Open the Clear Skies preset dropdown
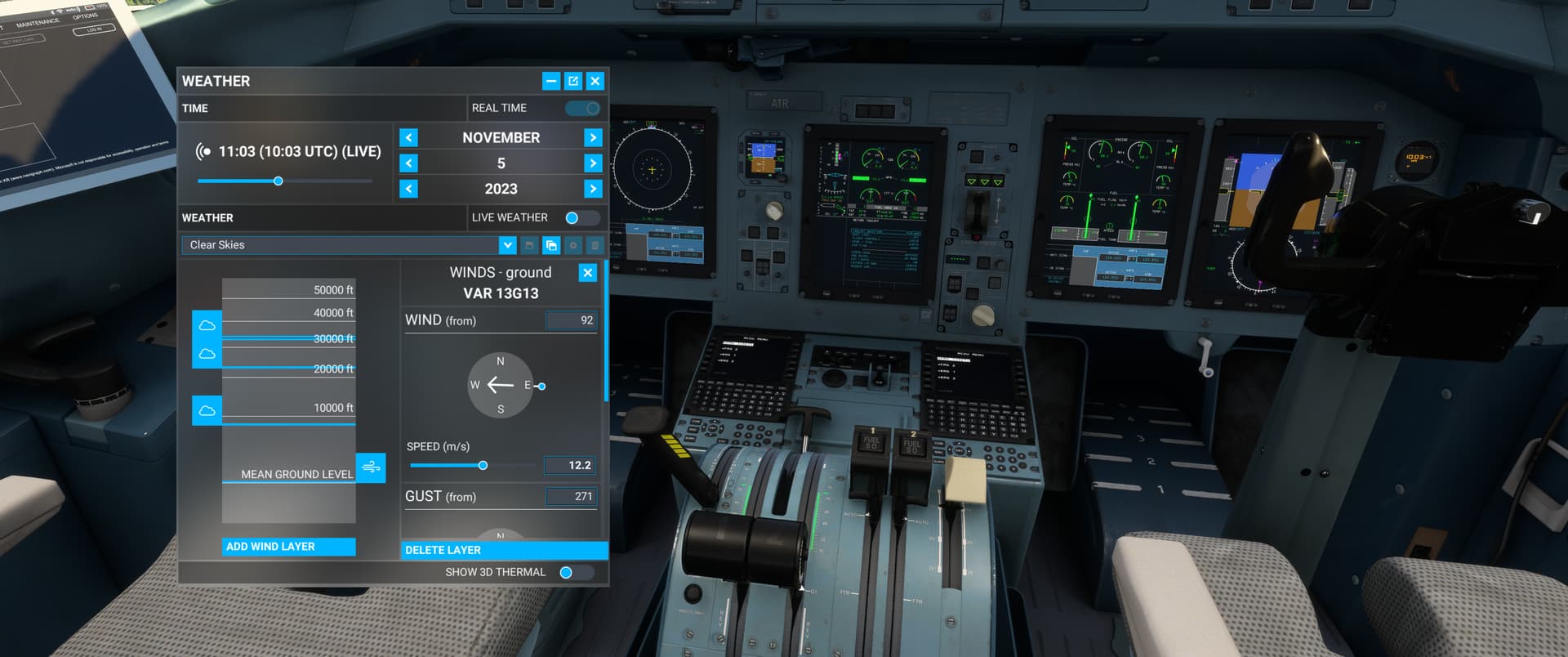1568x657 pixels. click(x=507, y=244)
